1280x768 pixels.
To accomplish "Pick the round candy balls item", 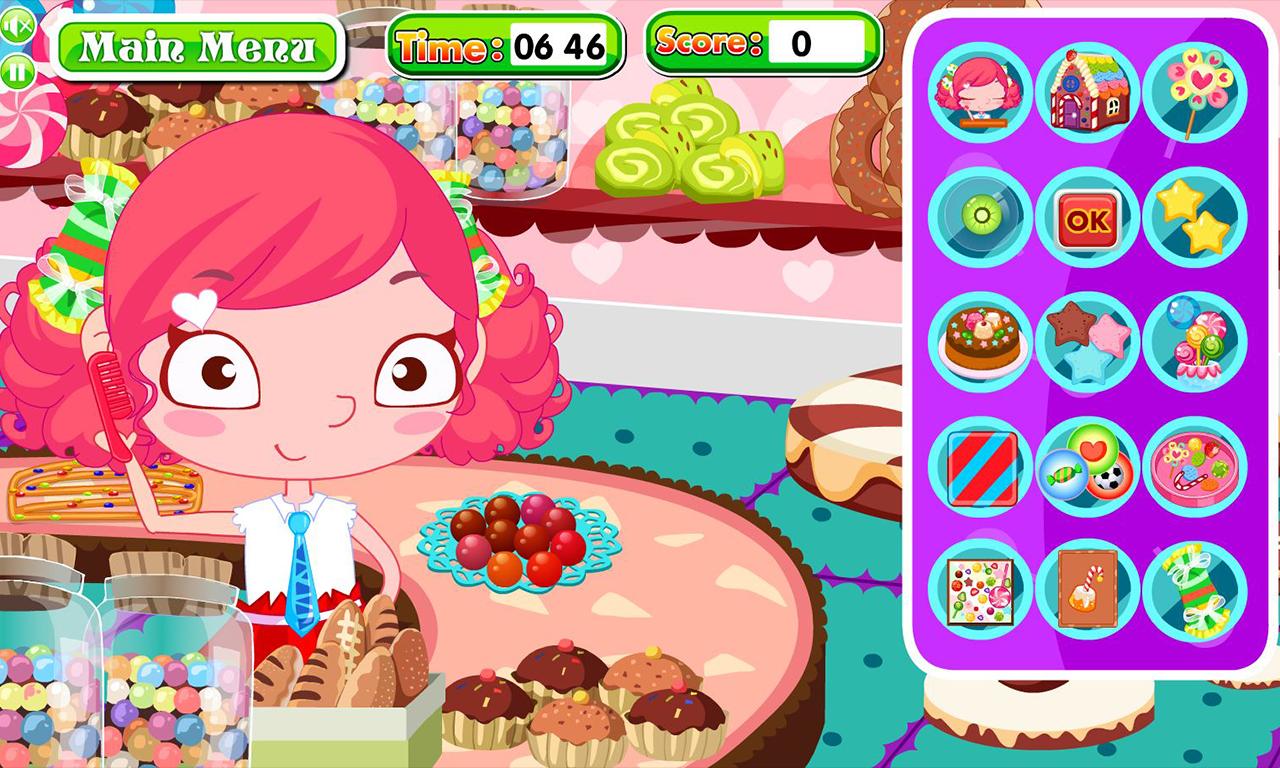I will click(1088, 467).
